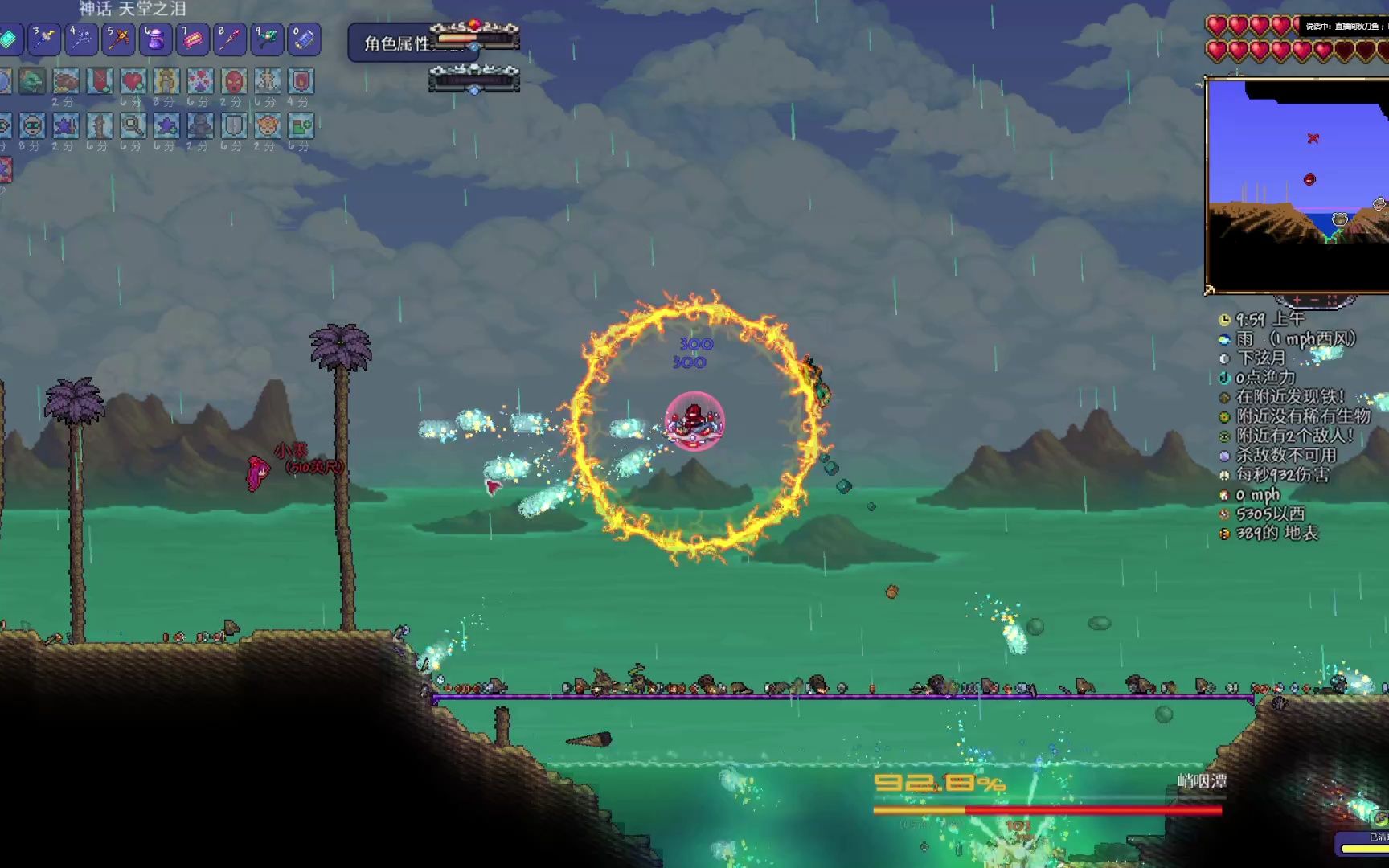Screen dimensions: 1389x868
Task: Zoom in the minimap with plus button
Action: pyautogui.click(x=1297, y=300)
